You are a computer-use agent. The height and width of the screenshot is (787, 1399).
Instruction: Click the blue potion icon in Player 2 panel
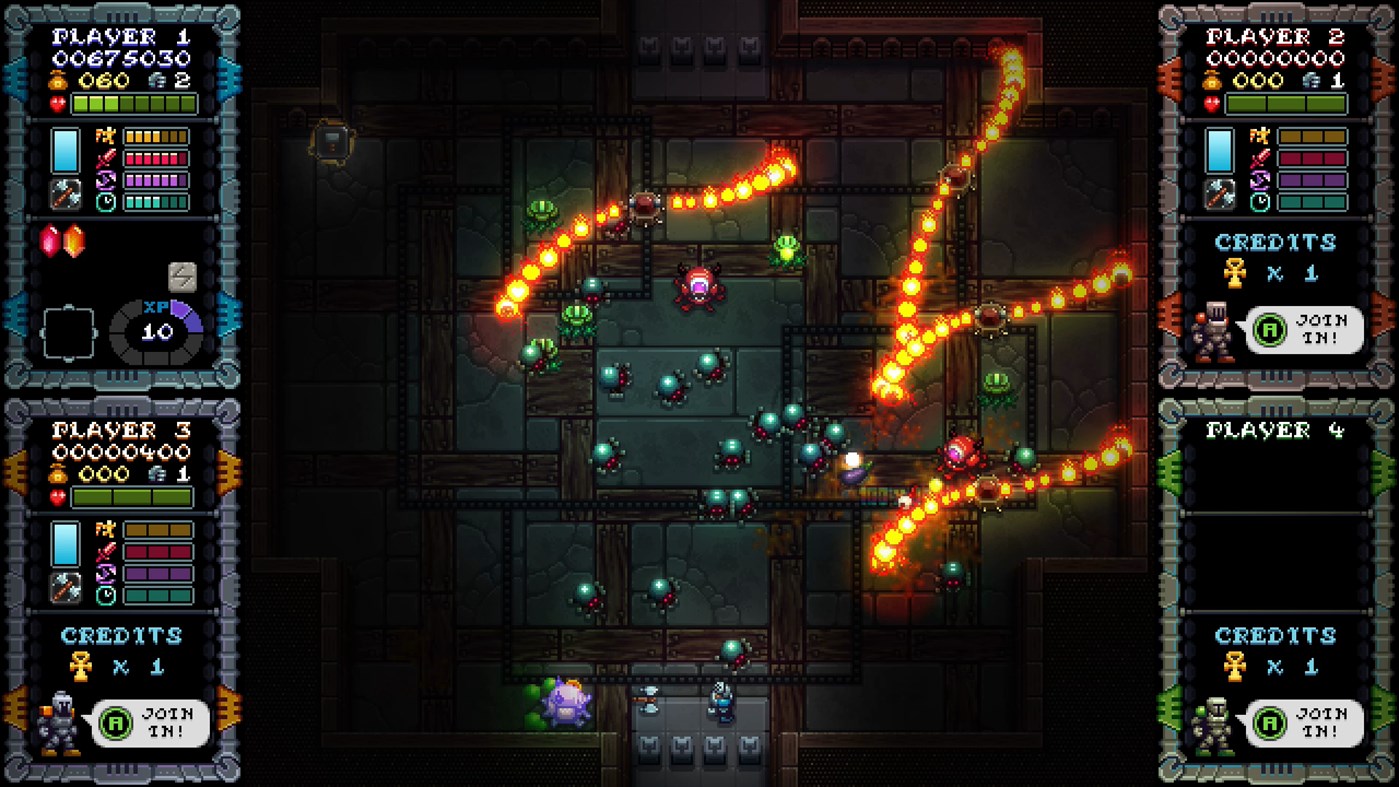tap(1218, 149)
